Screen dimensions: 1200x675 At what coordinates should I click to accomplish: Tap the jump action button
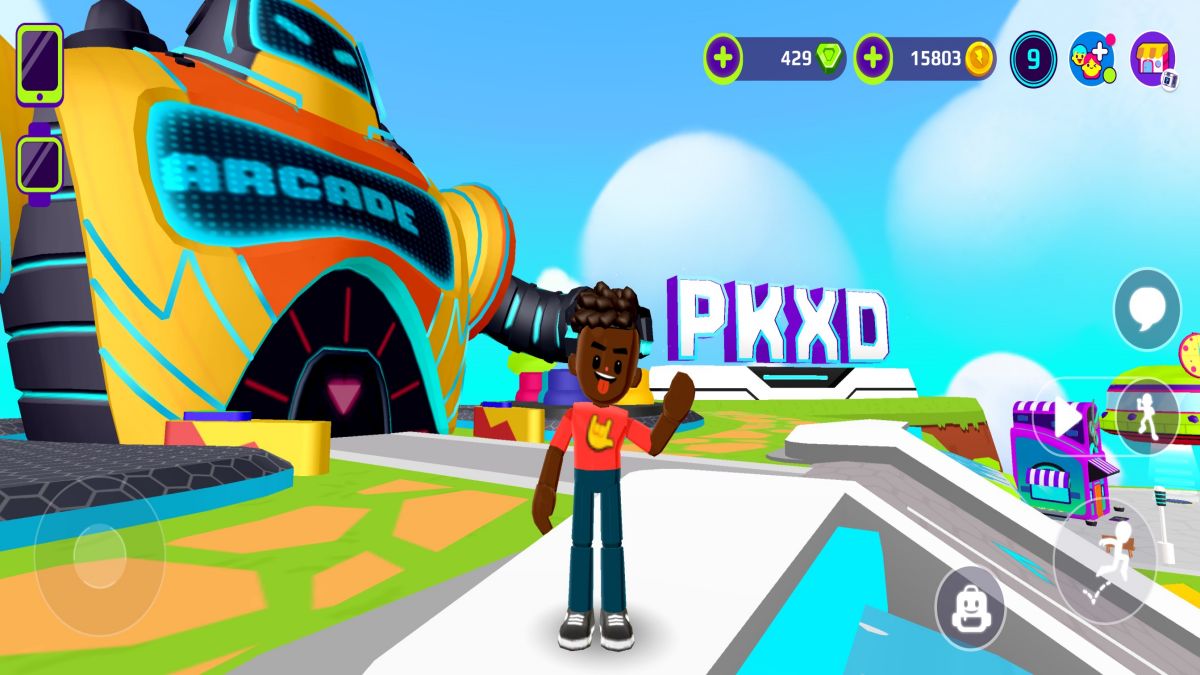1105,560
